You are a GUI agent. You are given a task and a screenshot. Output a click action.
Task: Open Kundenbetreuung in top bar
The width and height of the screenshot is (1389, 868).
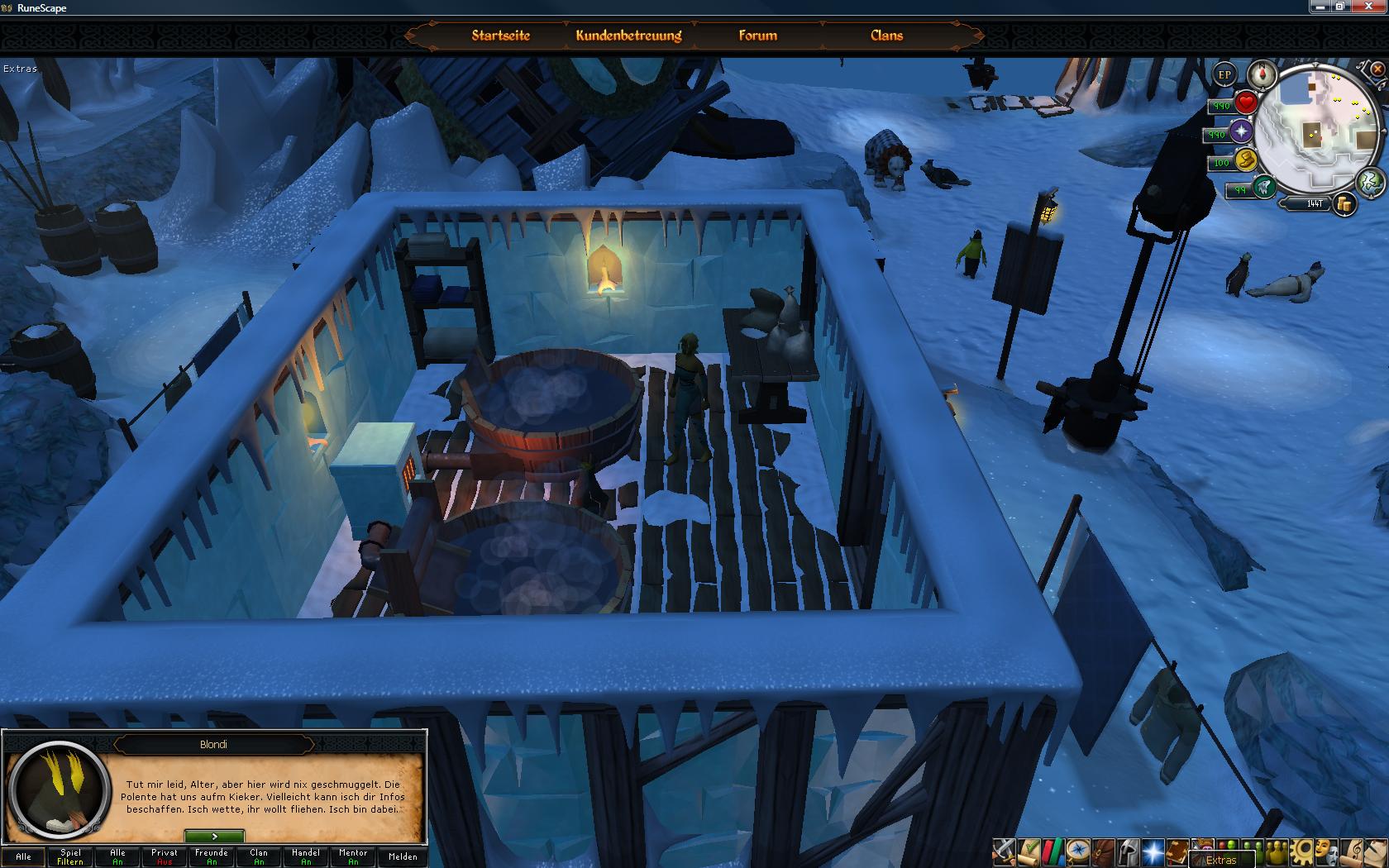628,36
